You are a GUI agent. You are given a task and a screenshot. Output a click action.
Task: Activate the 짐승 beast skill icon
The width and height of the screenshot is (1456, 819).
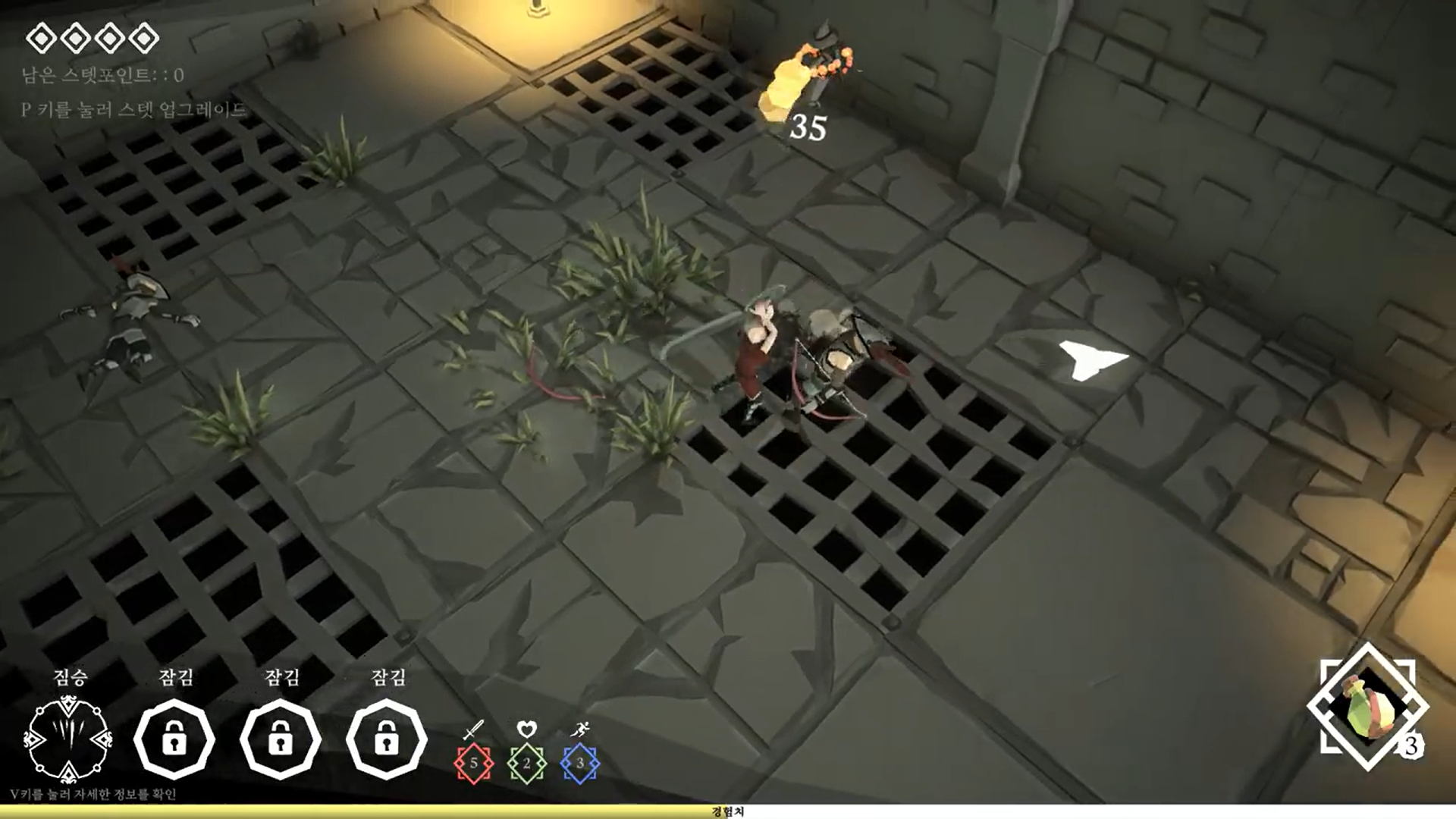click(68, 739)
